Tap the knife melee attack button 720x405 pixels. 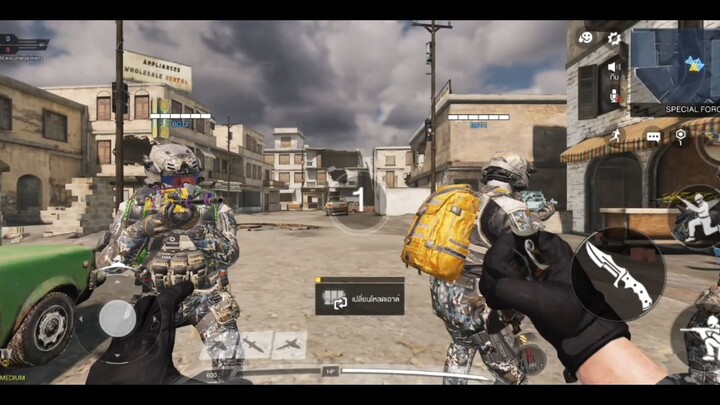(617, 274)
